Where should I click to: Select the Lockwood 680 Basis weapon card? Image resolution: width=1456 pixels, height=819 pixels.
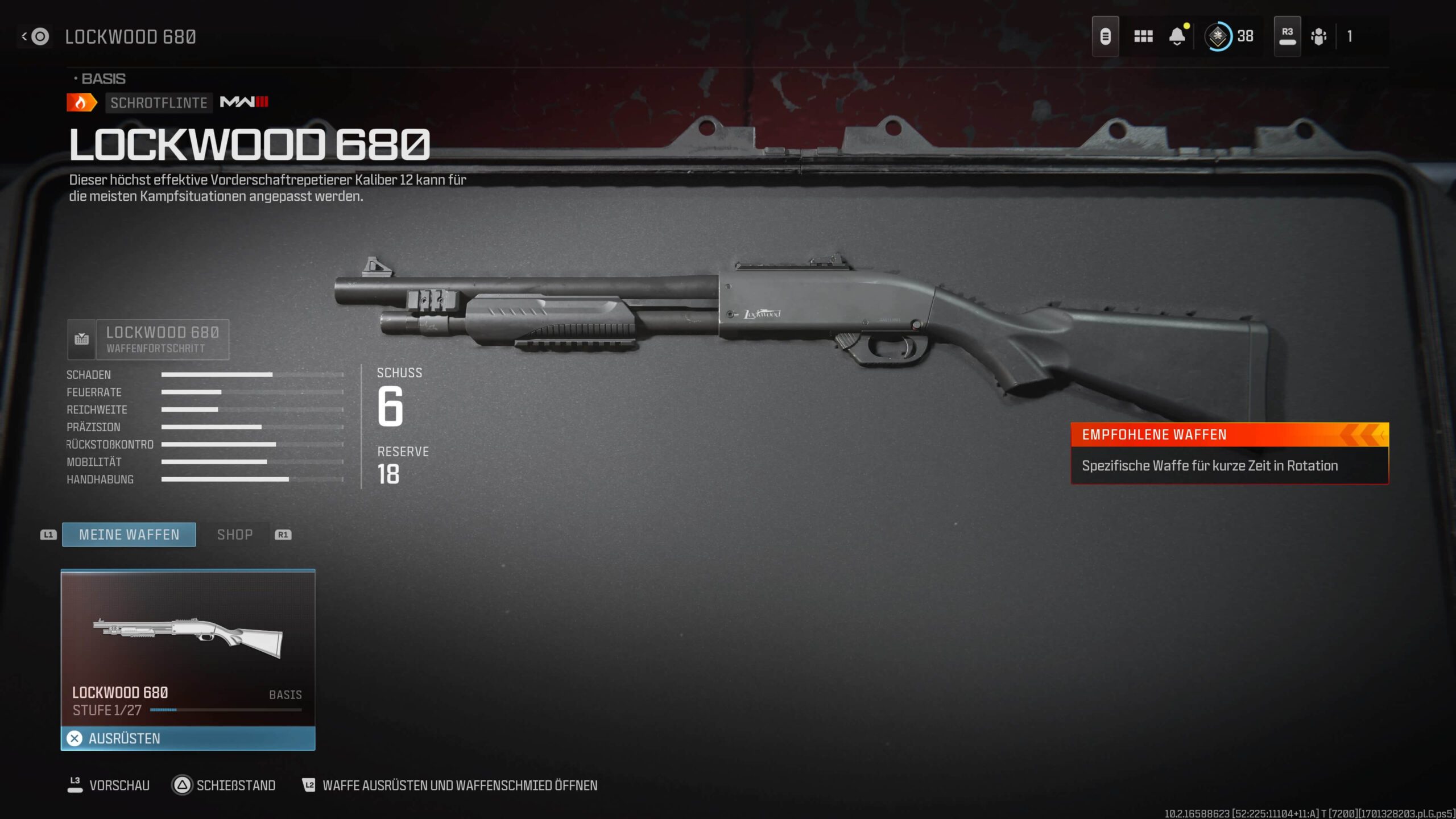[x=188, y=648]
